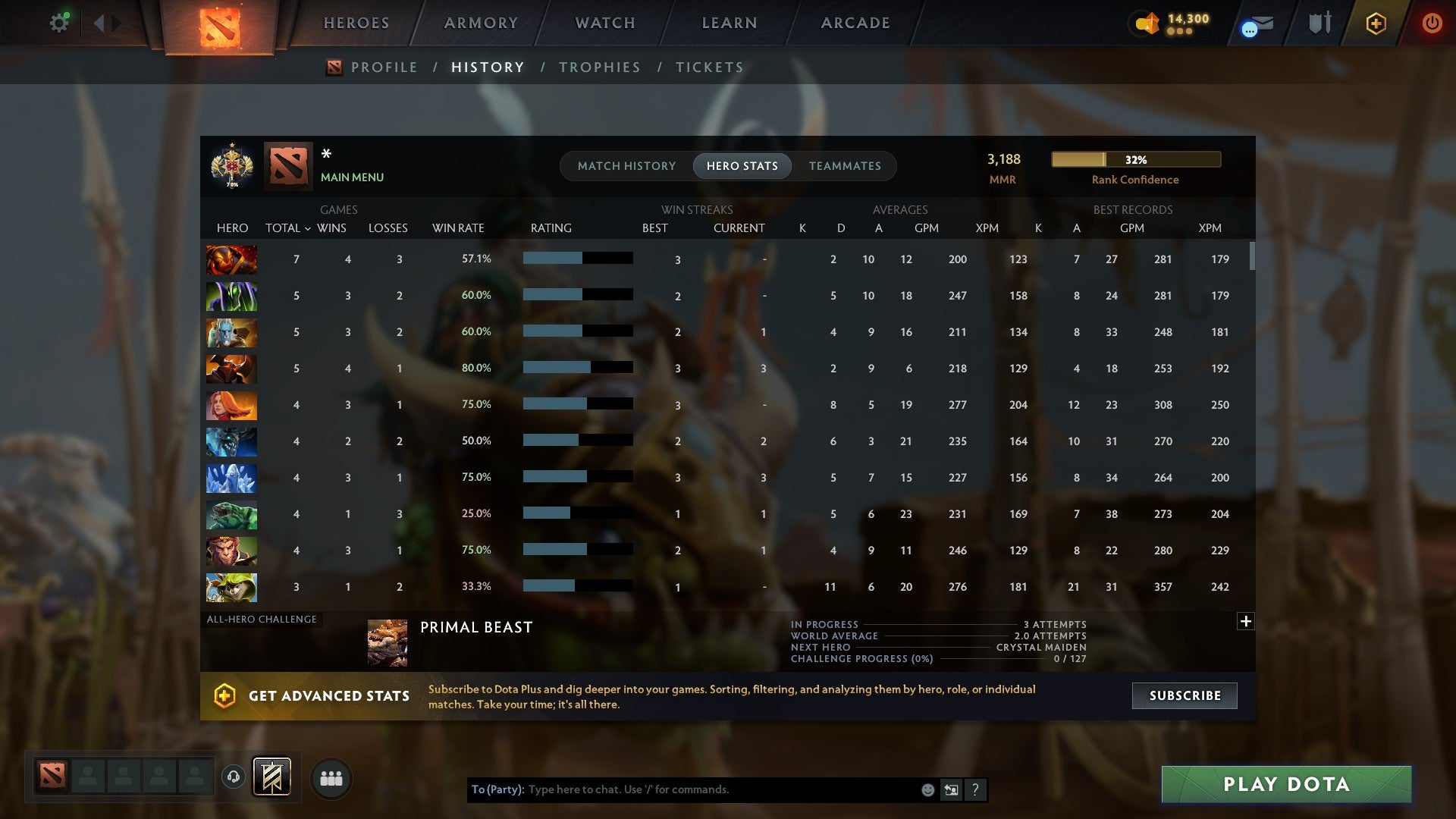Click the question mark help icon
Image resolution: width=1456 pixels, height=819 pixels.
click(x=976, y=789)
